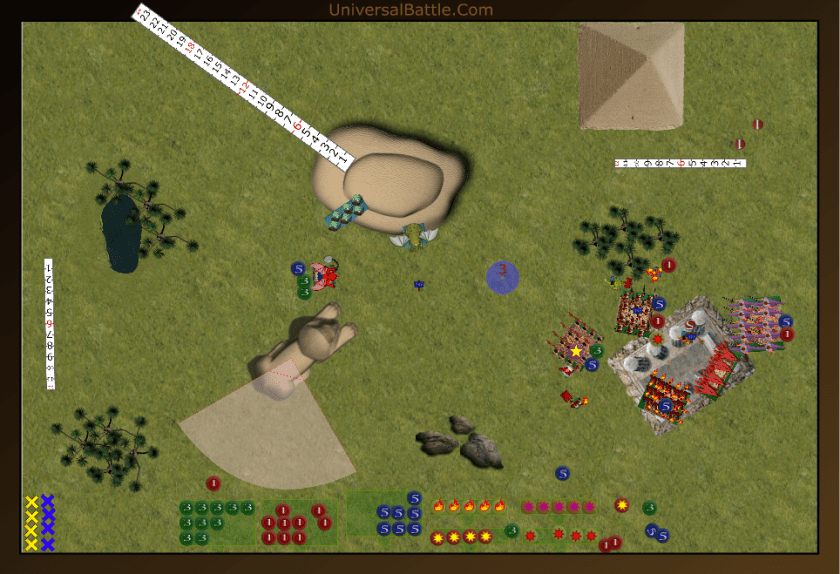The height and width of the screenshot is (574, 840).
Task: Select the large translucent blue circle marker
Action: pos(502,277)
